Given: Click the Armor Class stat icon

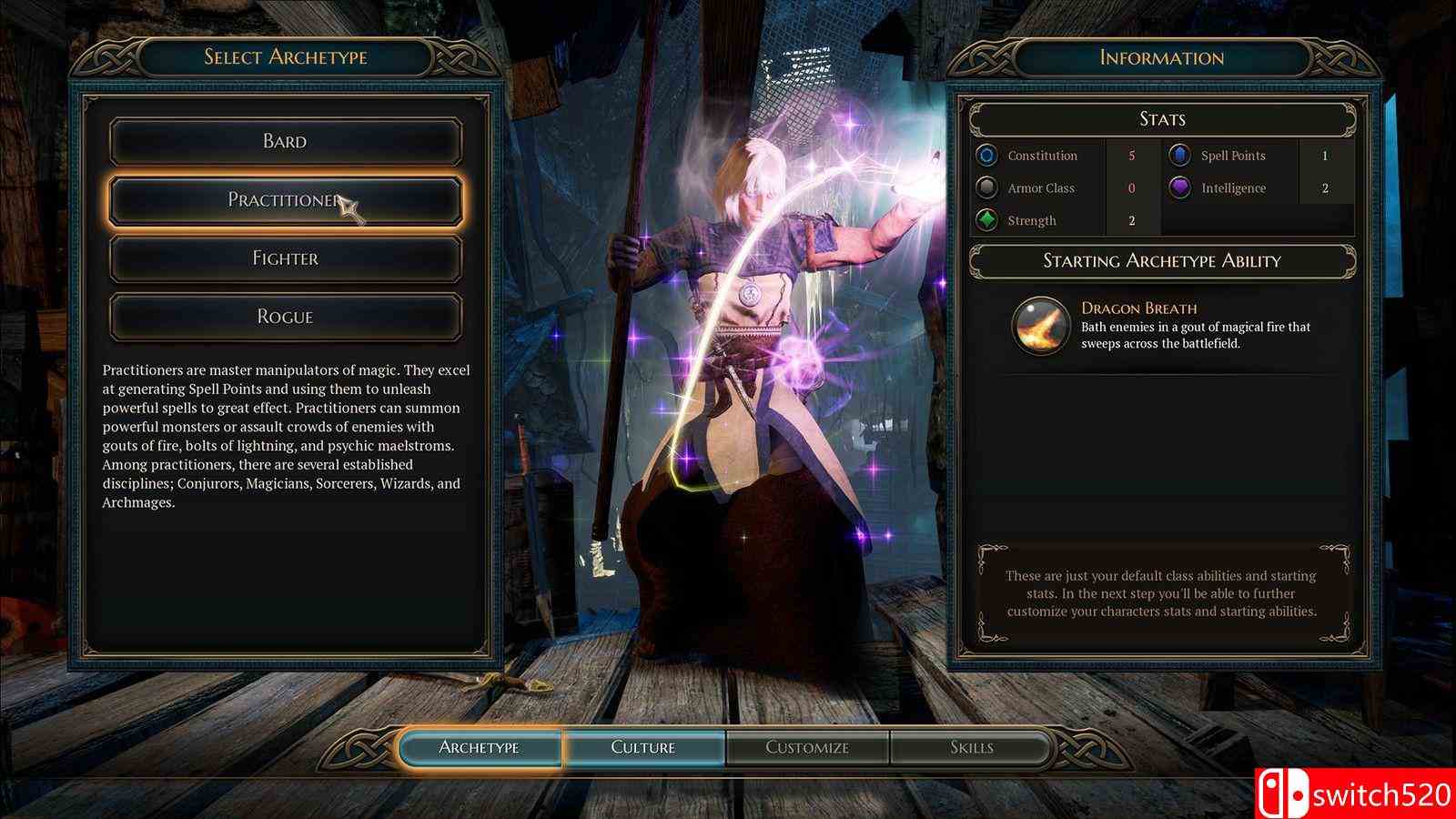Looking at the screenshot, I should [x=986, y=187].
